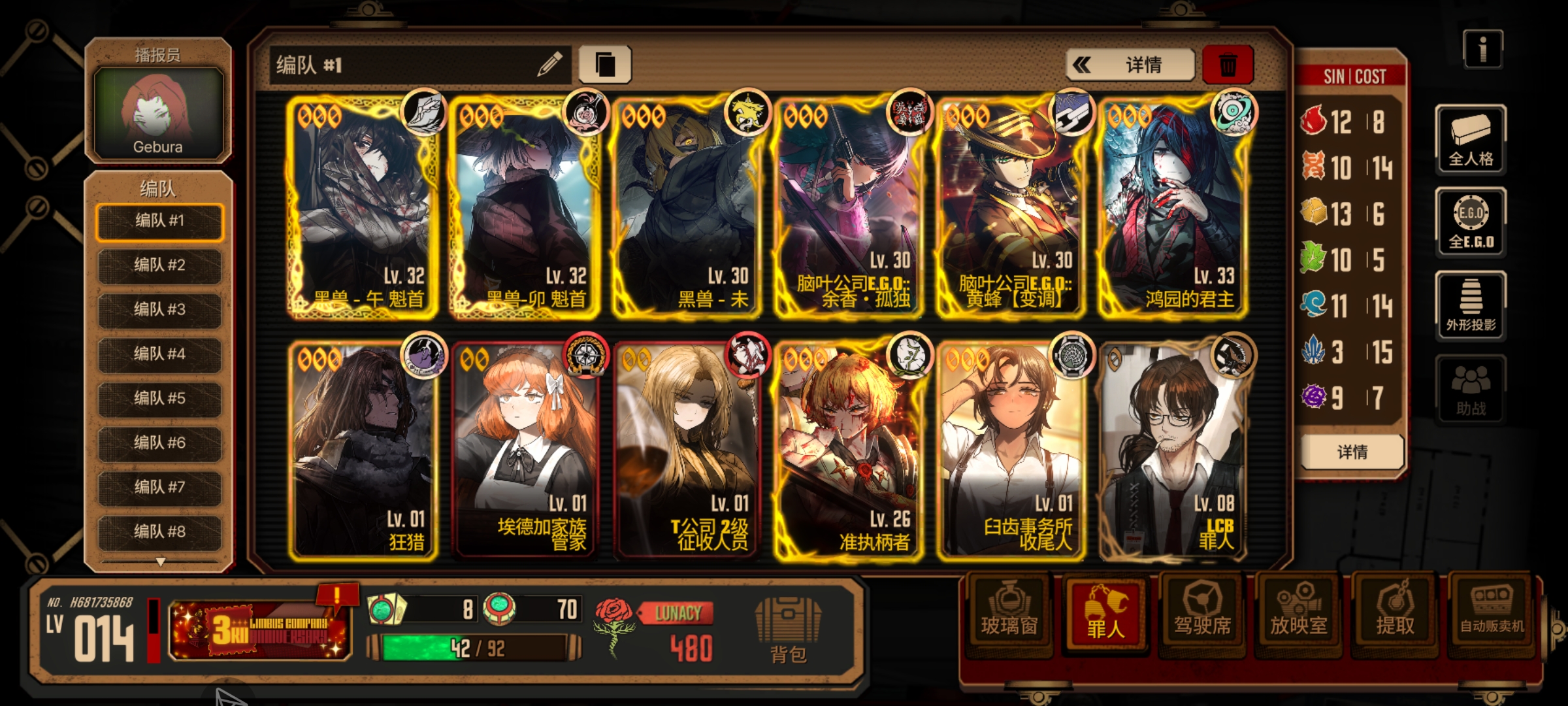Open the team 详情 toggle button
Screen dimensions: 1568x706
tap(1130, 65)
